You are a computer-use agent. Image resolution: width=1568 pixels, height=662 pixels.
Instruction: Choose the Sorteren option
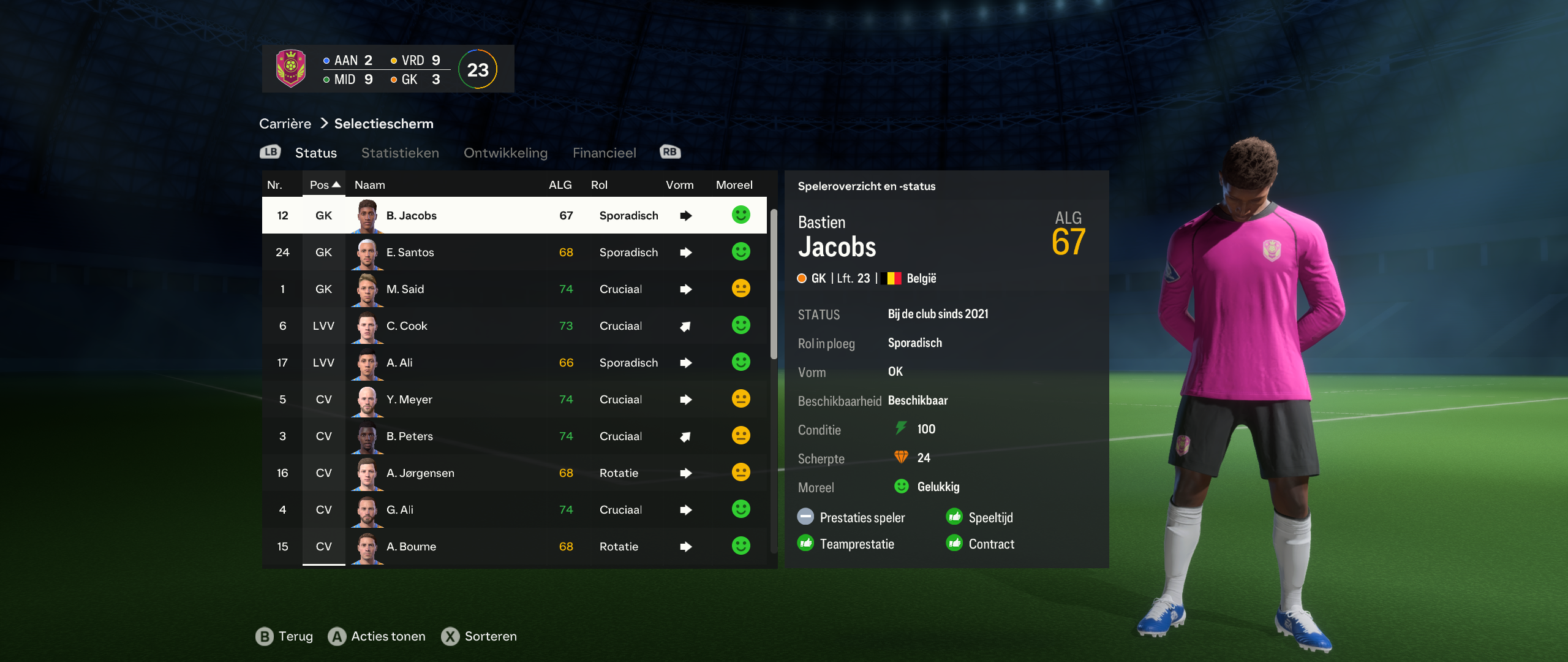pyautogui.click(x=480, y=636)
